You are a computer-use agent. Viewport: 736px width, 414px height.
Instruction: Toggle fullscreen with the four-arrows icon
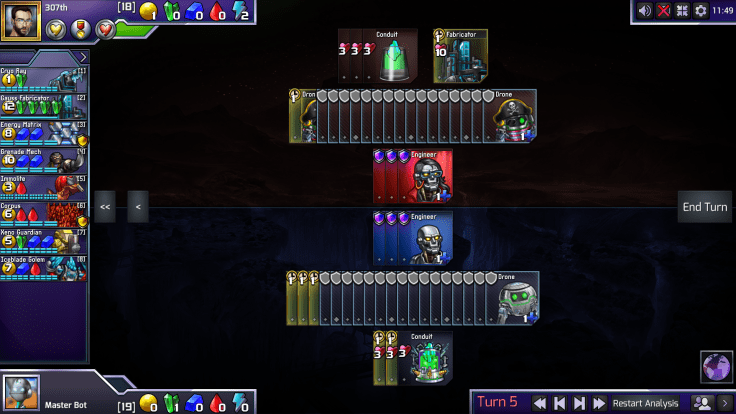[682, 11]
